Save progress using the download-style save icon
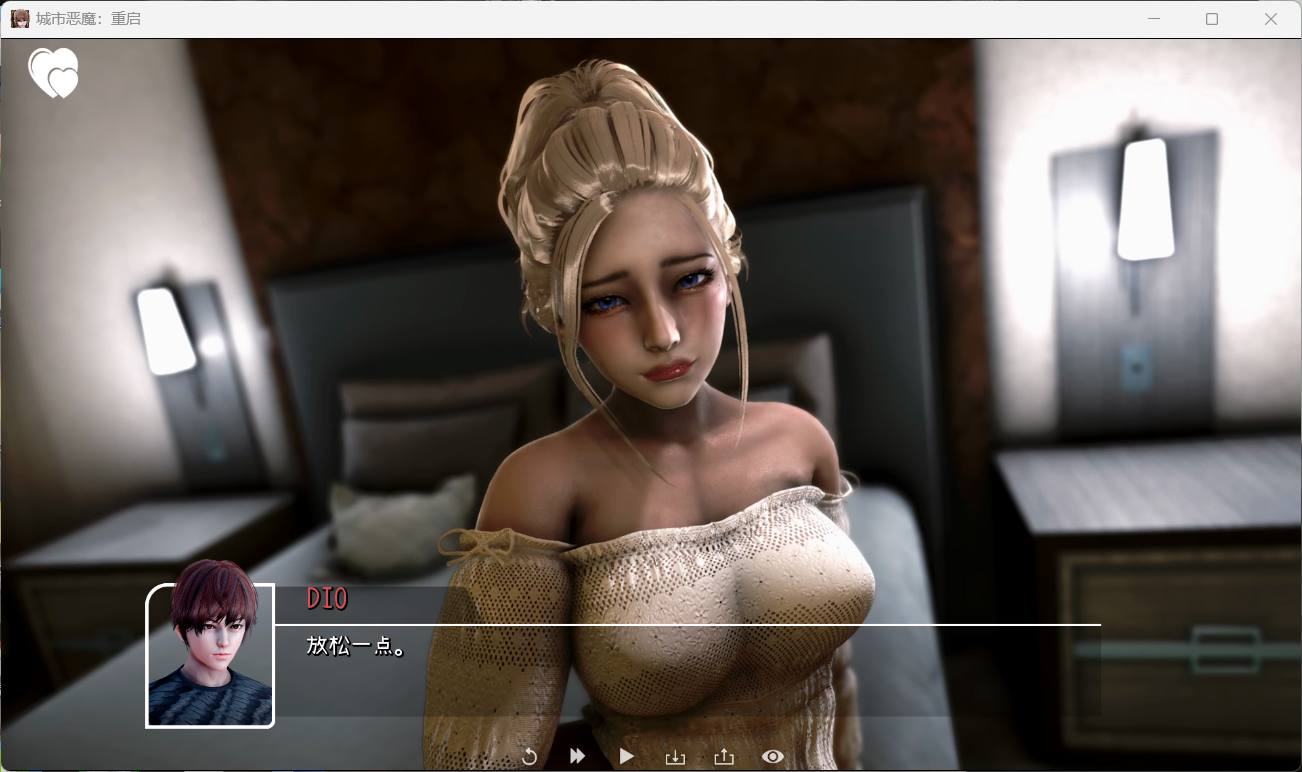This screenshot has width=1302, height=772. (675, 757)
